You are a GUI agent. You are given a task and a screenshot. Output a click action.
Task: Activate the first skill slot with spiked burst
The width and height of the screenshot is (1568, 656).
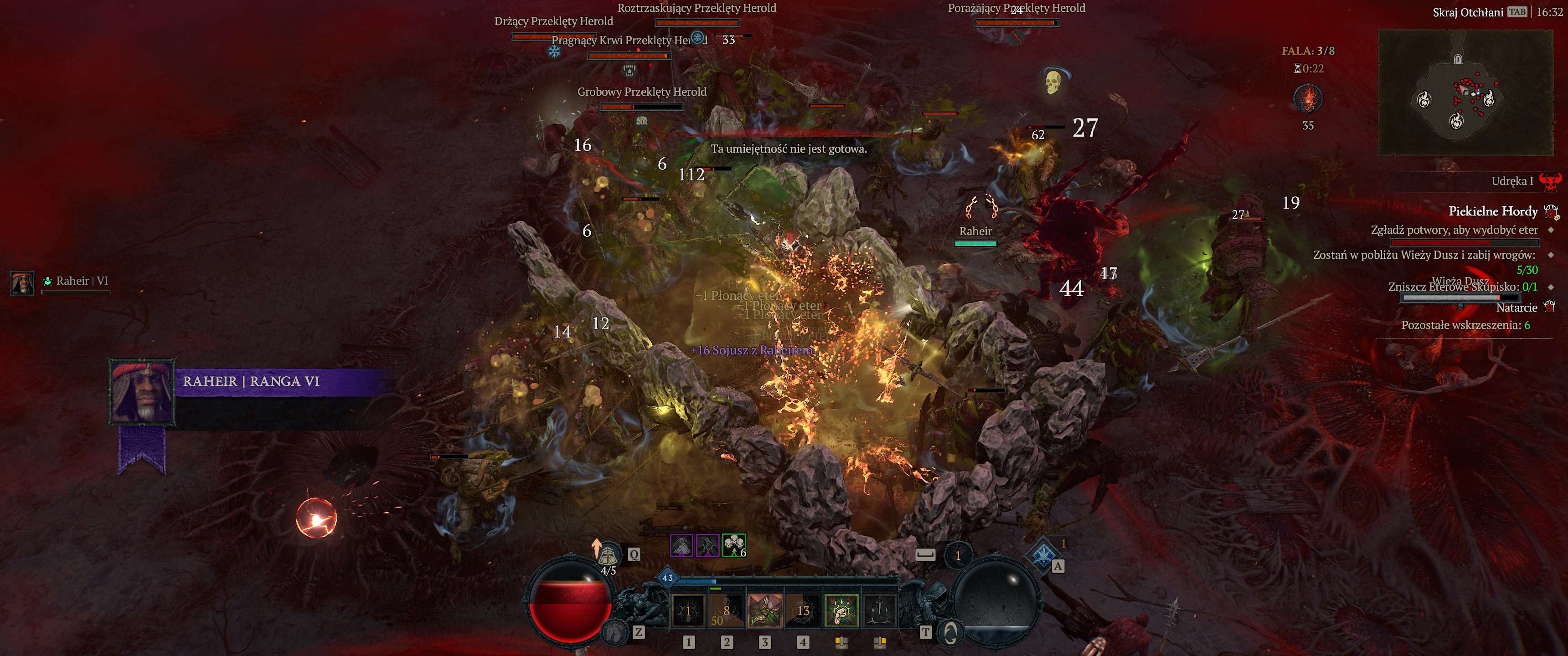pyautogui.click(x=688, y=611)
